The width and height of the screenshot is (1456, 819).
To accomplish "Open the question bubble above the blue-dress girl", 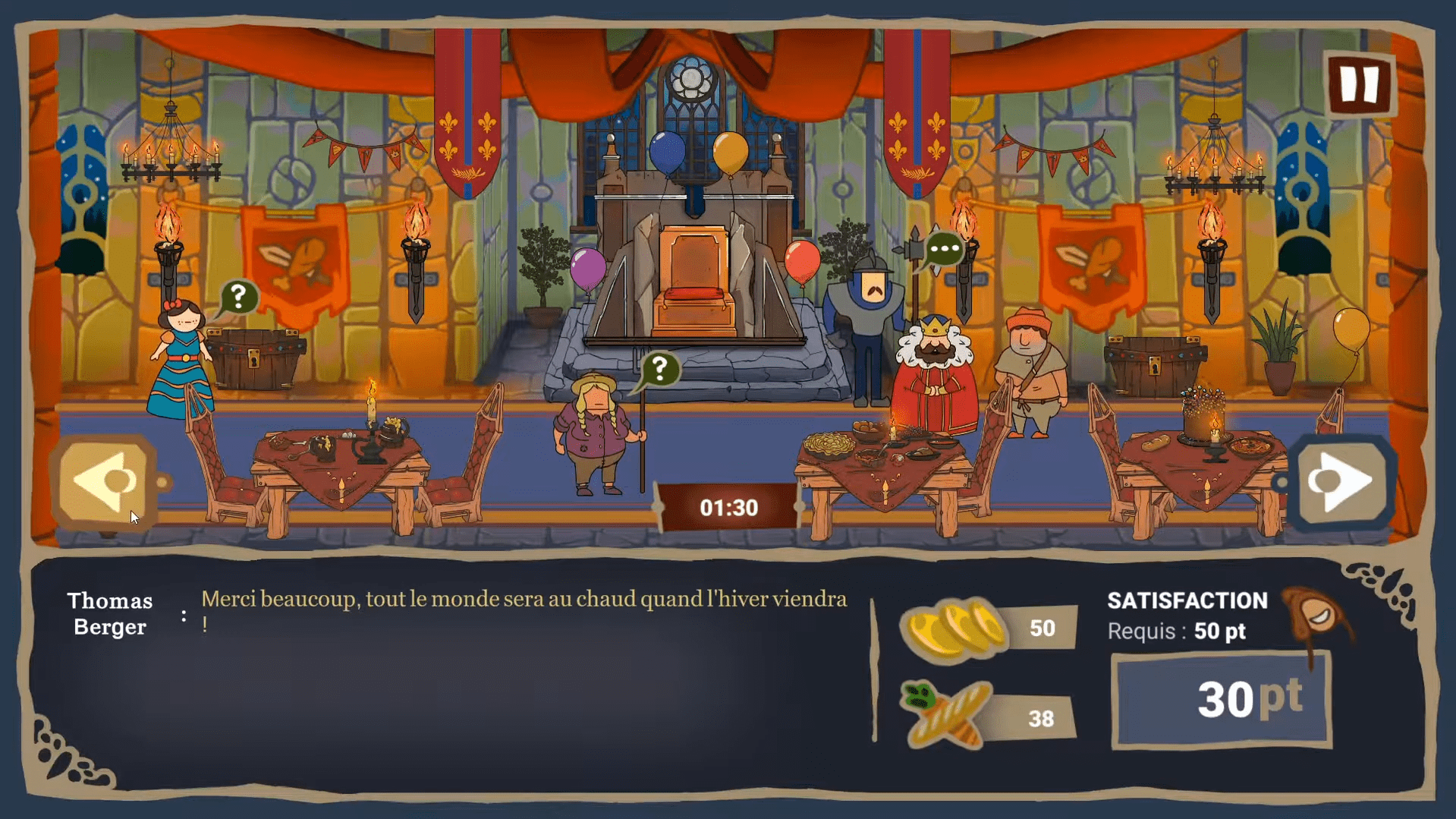I will pyautogui.click(x=238, y=296).
